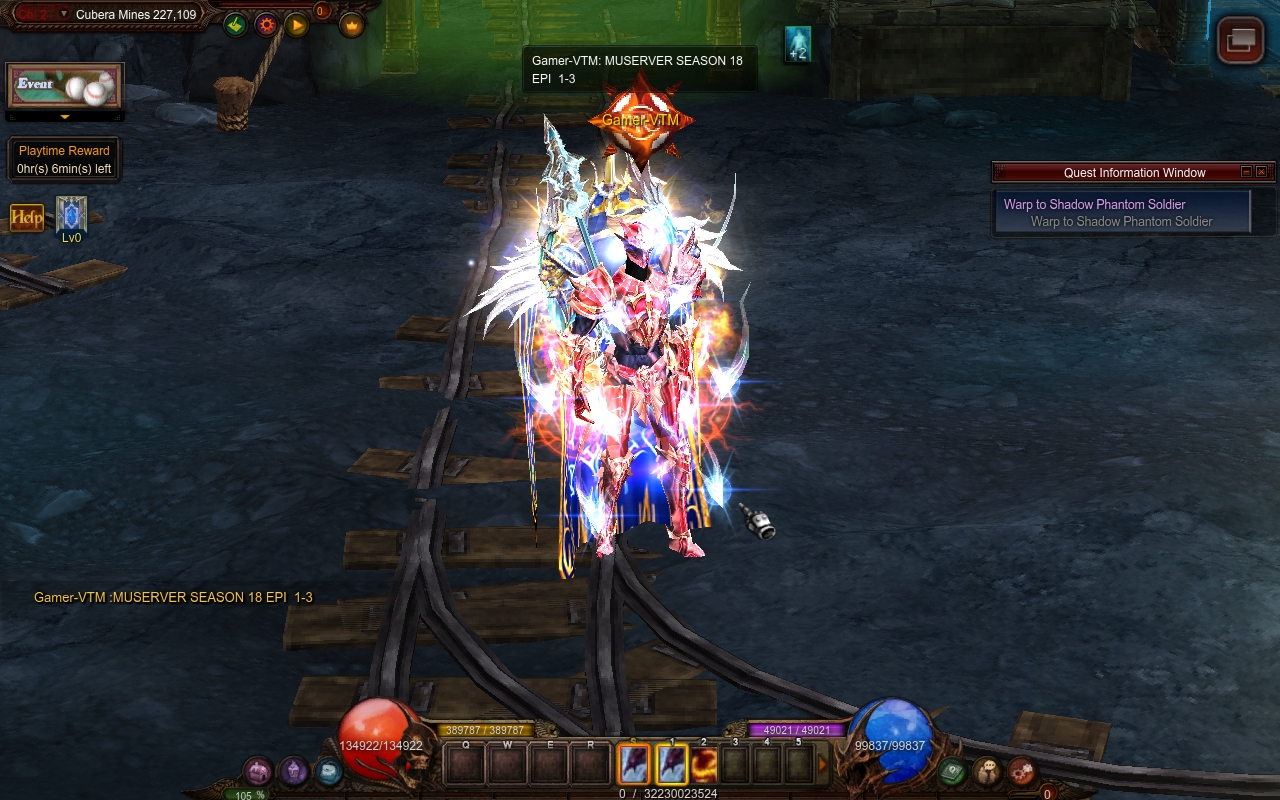Minimize the Quest Information Window

coord(1246,172)
